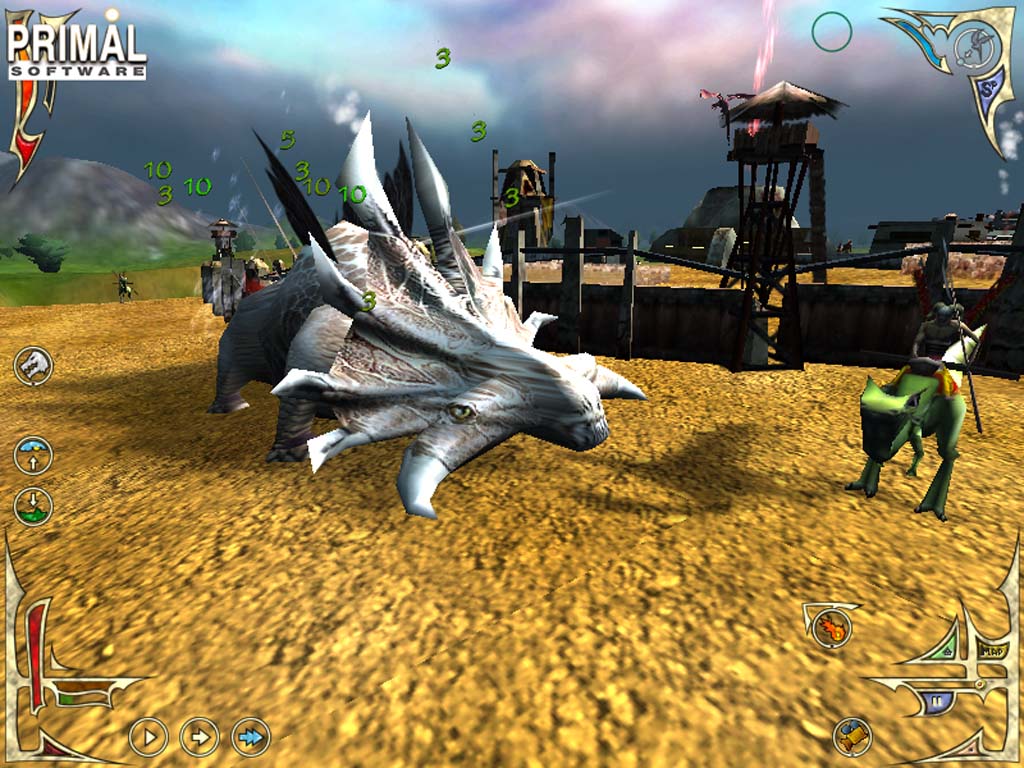Select the sky up-arrow camera button

coord(33,455)
